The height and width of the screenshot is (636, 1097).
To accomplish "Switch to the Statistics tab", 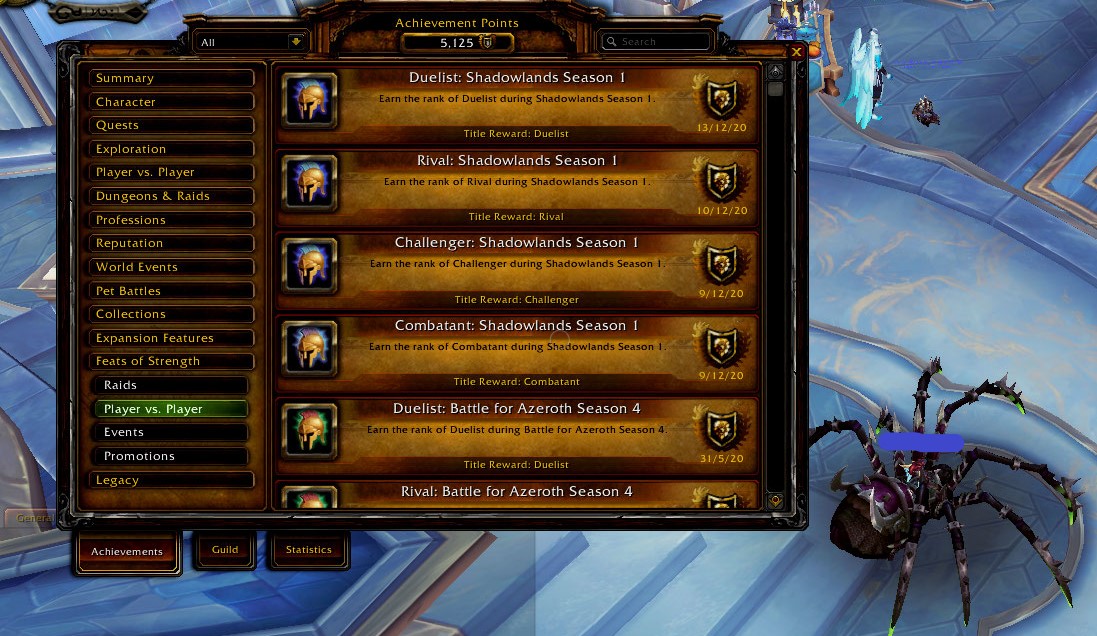I will pyautogui.click(x=308, y=550).
